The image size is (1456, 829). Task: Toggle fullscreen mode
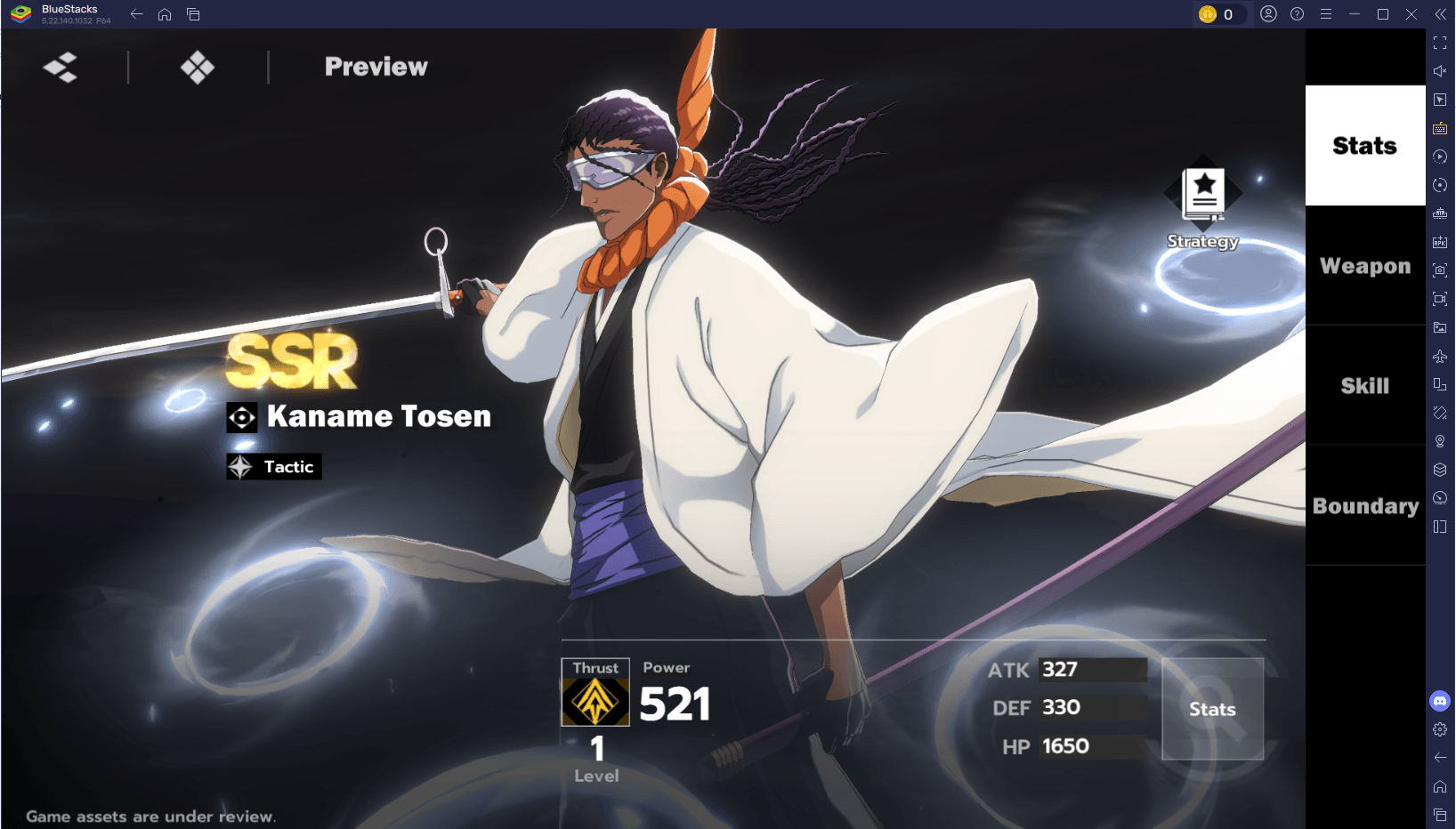1440,43
